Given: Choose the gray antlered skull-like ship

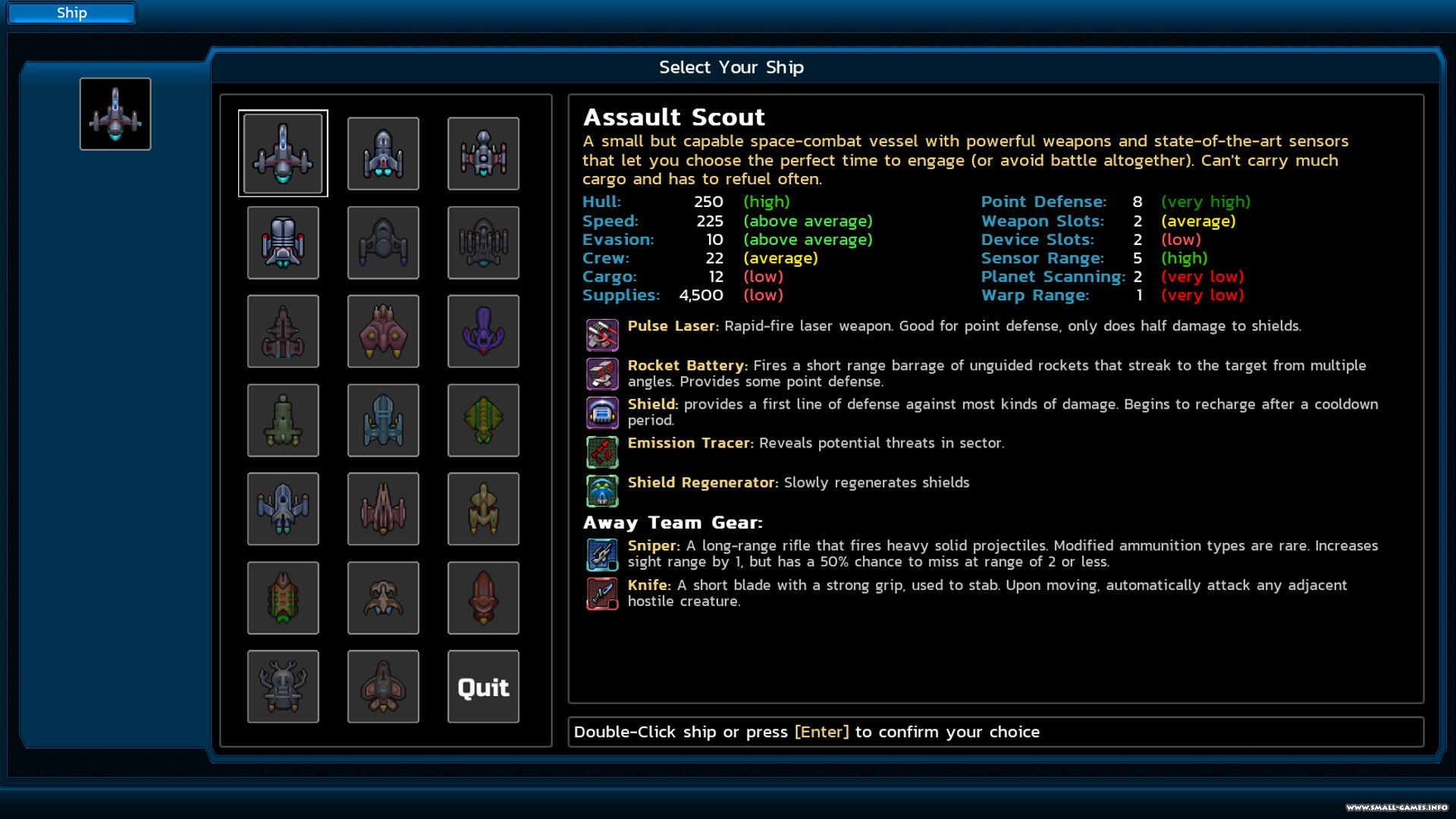Looking at the screenshot, I should coord(283,686).
